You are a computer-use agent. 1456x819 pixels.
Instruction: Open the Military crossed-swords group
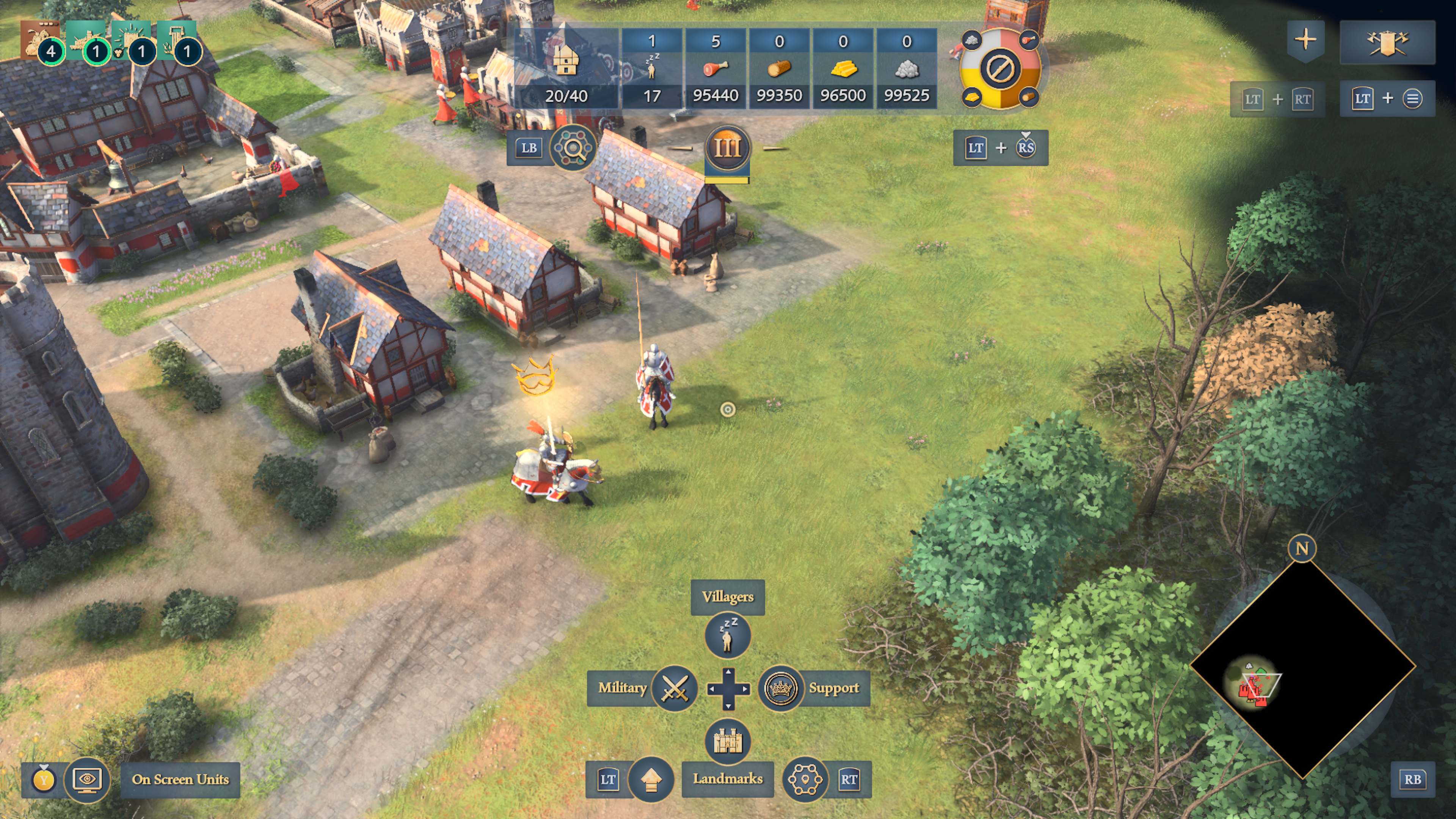coord(674,689)
